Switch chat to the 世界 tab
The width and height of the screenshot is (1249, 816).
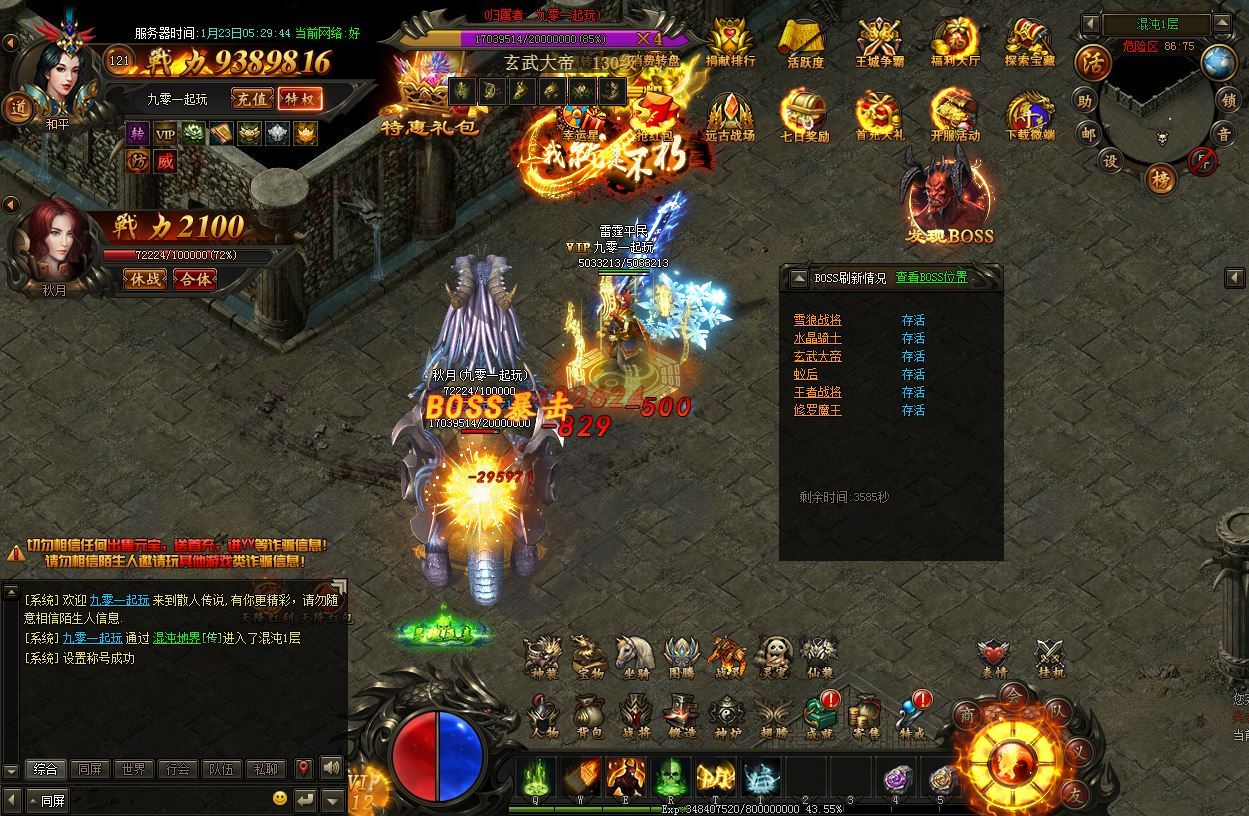(x=134, y=769)
